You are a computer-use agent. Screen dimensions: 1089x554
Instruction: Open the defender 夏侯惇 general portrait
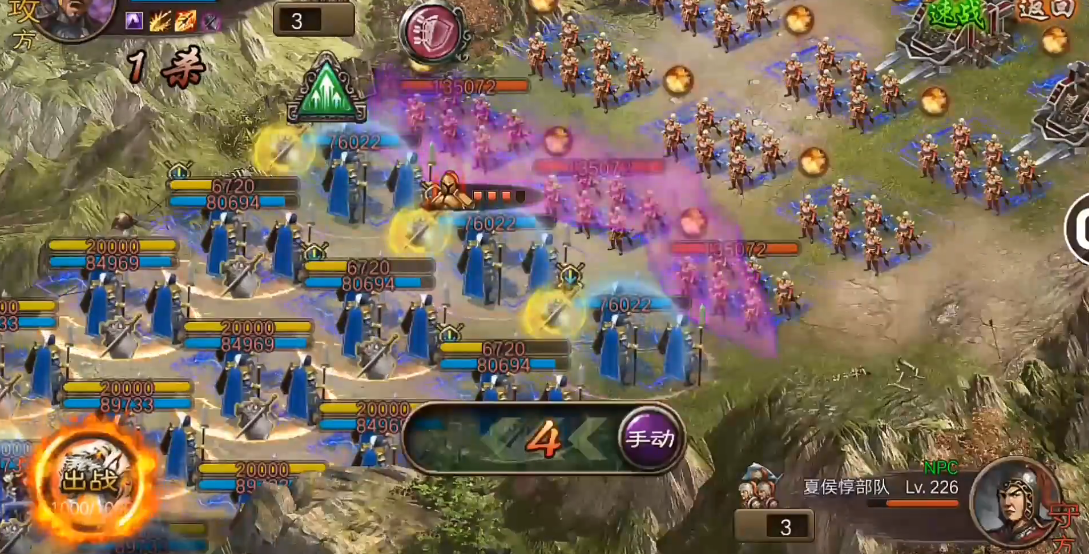[x=1016, y=500]
